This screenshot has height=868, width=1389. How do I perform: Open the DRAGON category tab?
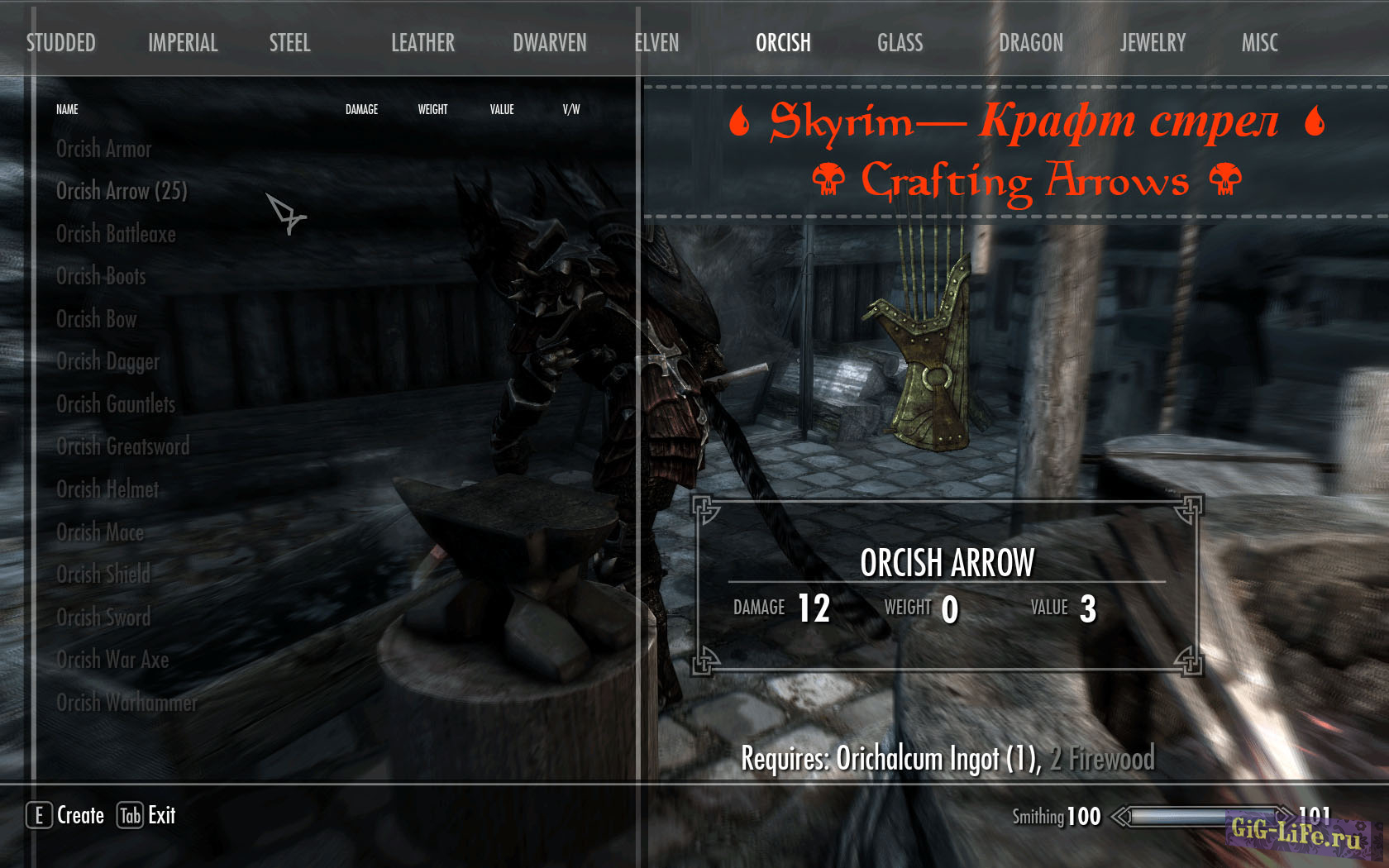(1030, 43)
